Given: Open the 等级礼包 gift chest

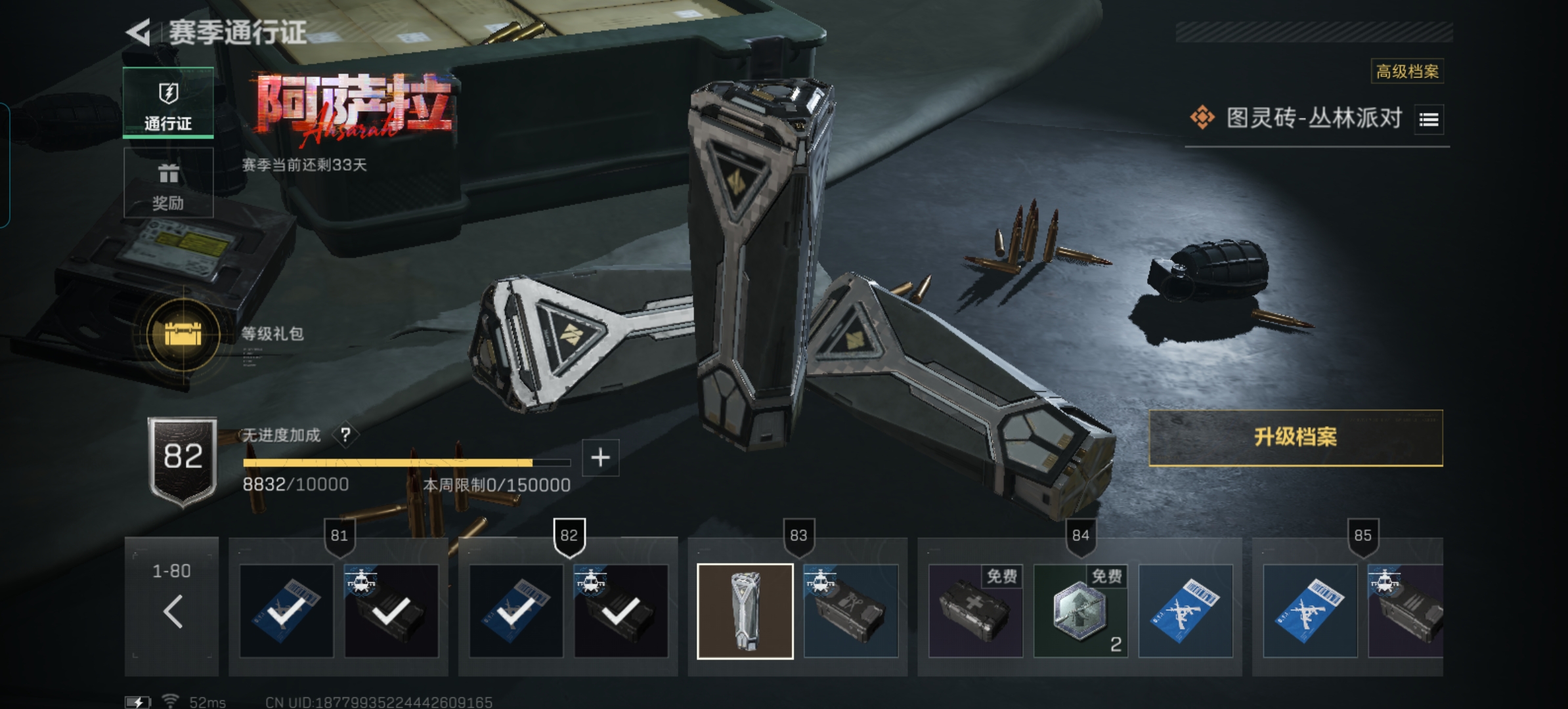Looking at the screenshot, I should (183, 334).
